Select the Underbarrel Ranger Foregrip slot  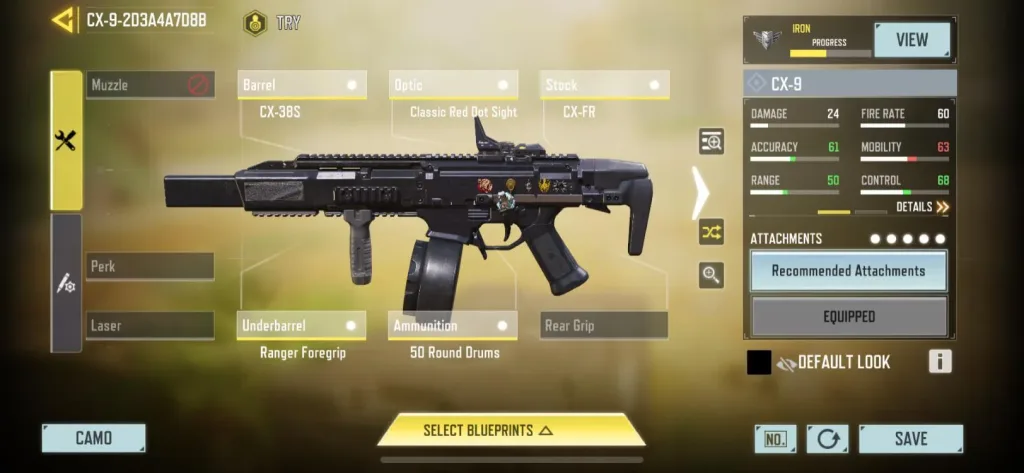[x=301, y=326]
